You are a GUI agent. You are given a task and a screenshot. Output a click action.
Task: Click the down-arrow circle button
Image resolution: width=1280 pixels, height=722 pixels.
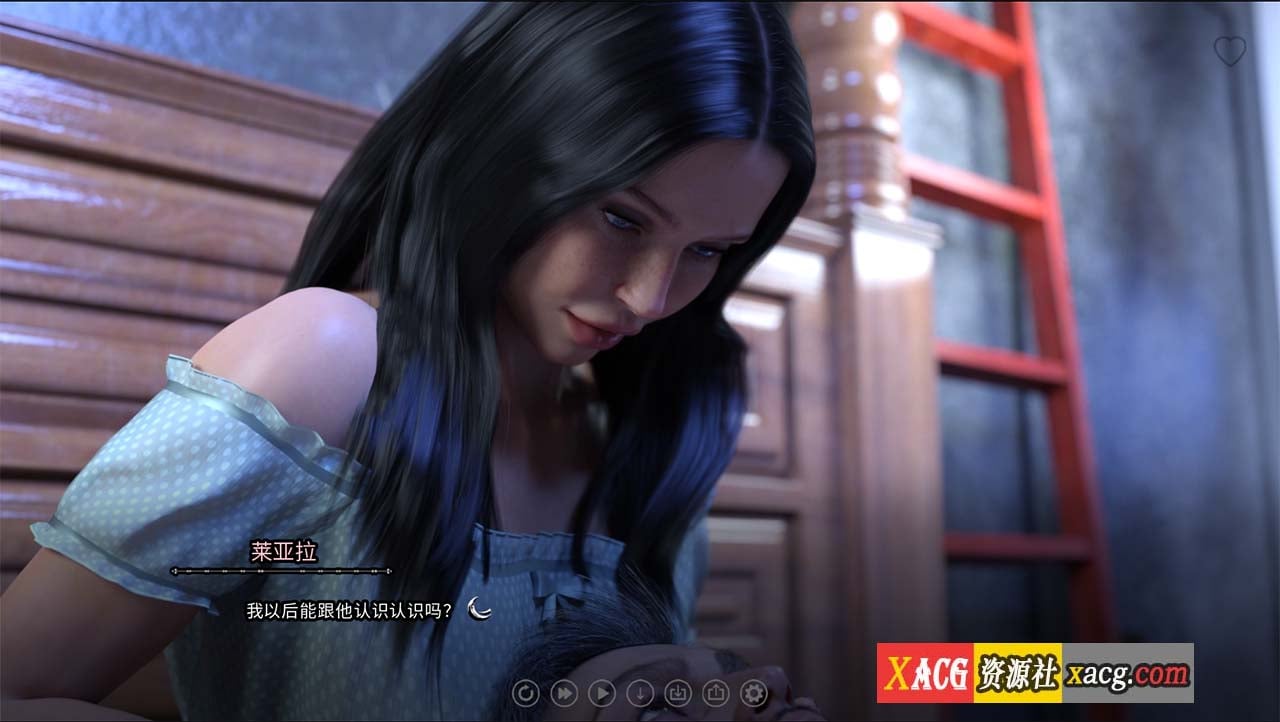point(640,692)
